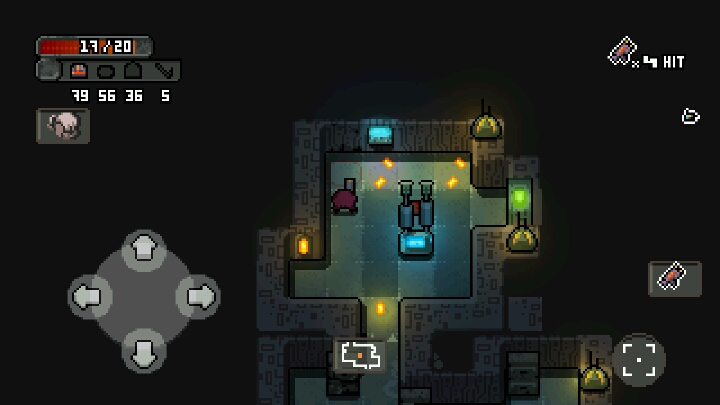This screenshot has height=405, width=720.
Task: Open the minimap button
Action: [360, 355]
